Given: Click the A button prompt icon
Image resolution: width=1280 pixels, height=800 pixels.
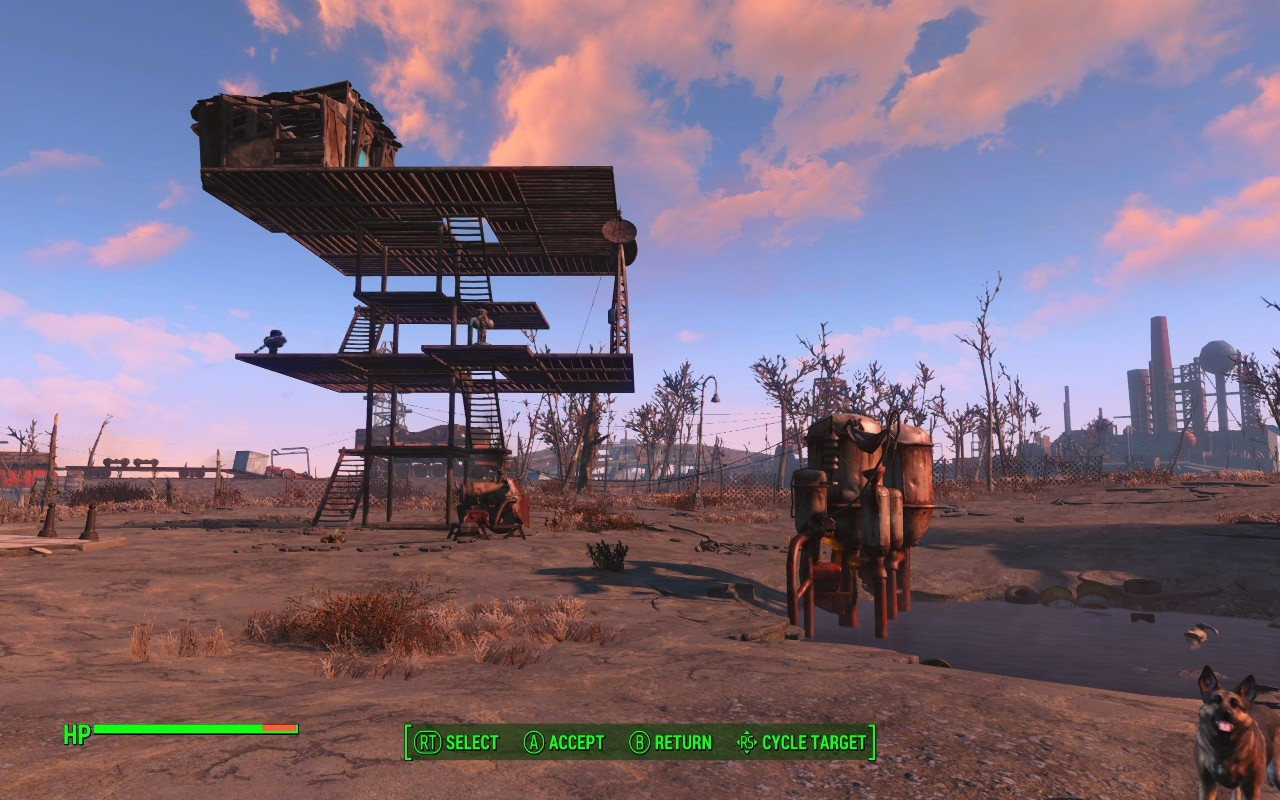Looking at the screenshot, I should coord(536,743).
